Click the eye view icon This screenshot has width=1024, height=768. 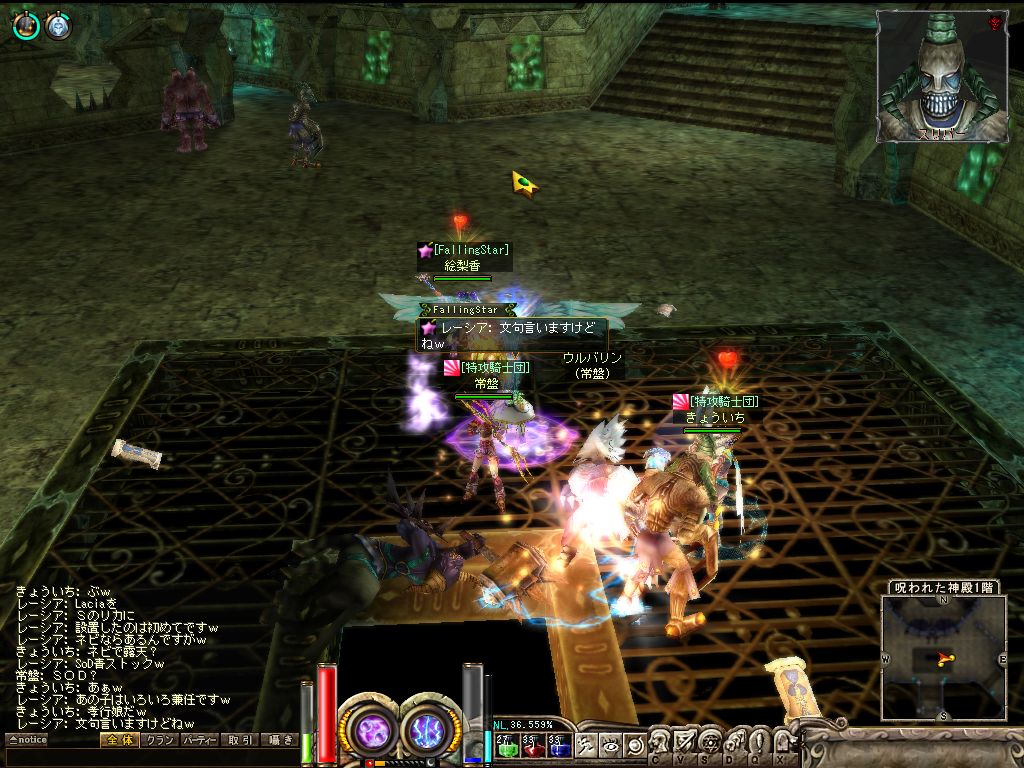tap(610, 745)
